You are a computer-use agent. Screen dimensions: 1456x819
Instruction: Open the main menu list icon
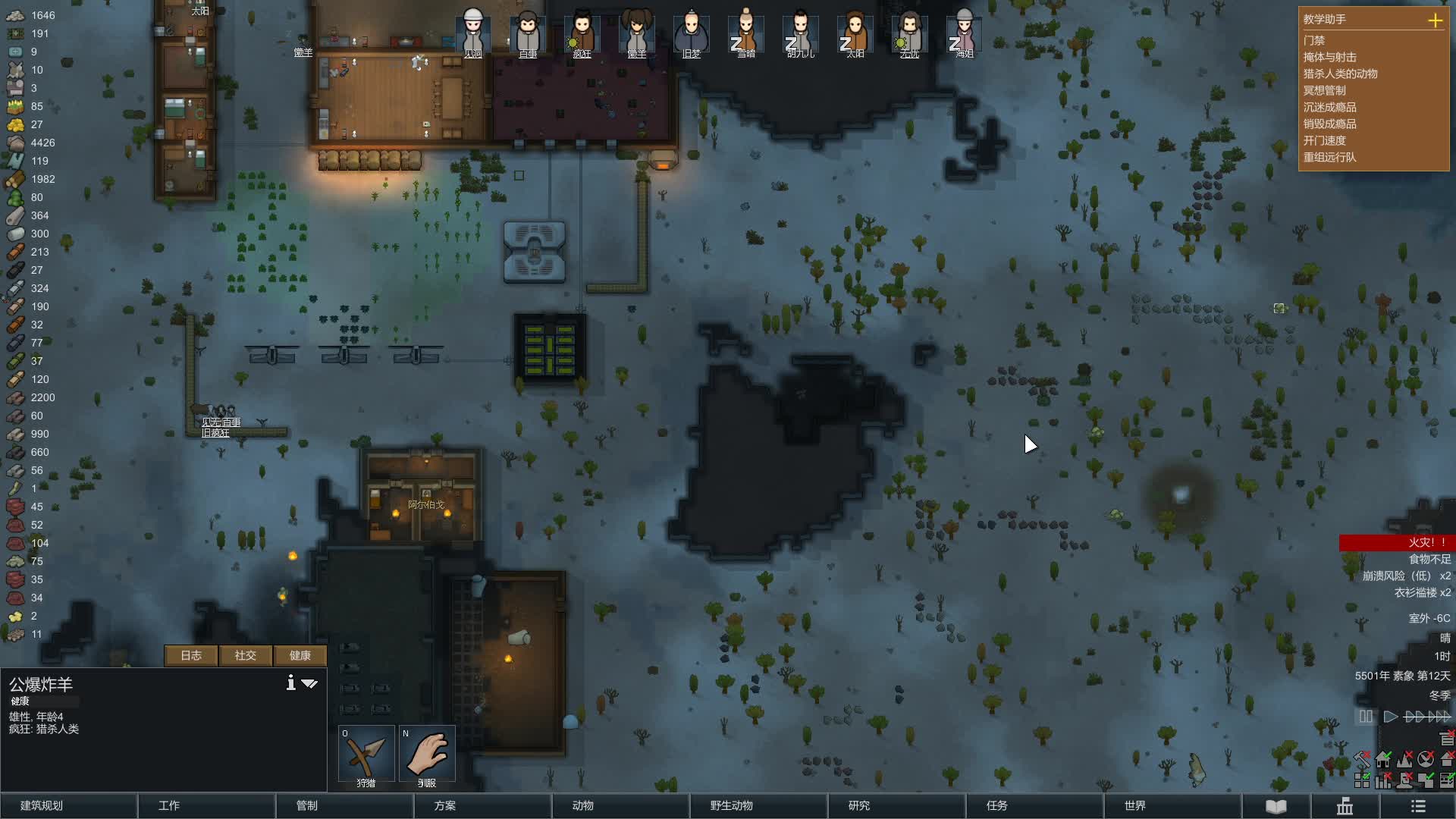pyautogui.click(x=1418, y=806)
